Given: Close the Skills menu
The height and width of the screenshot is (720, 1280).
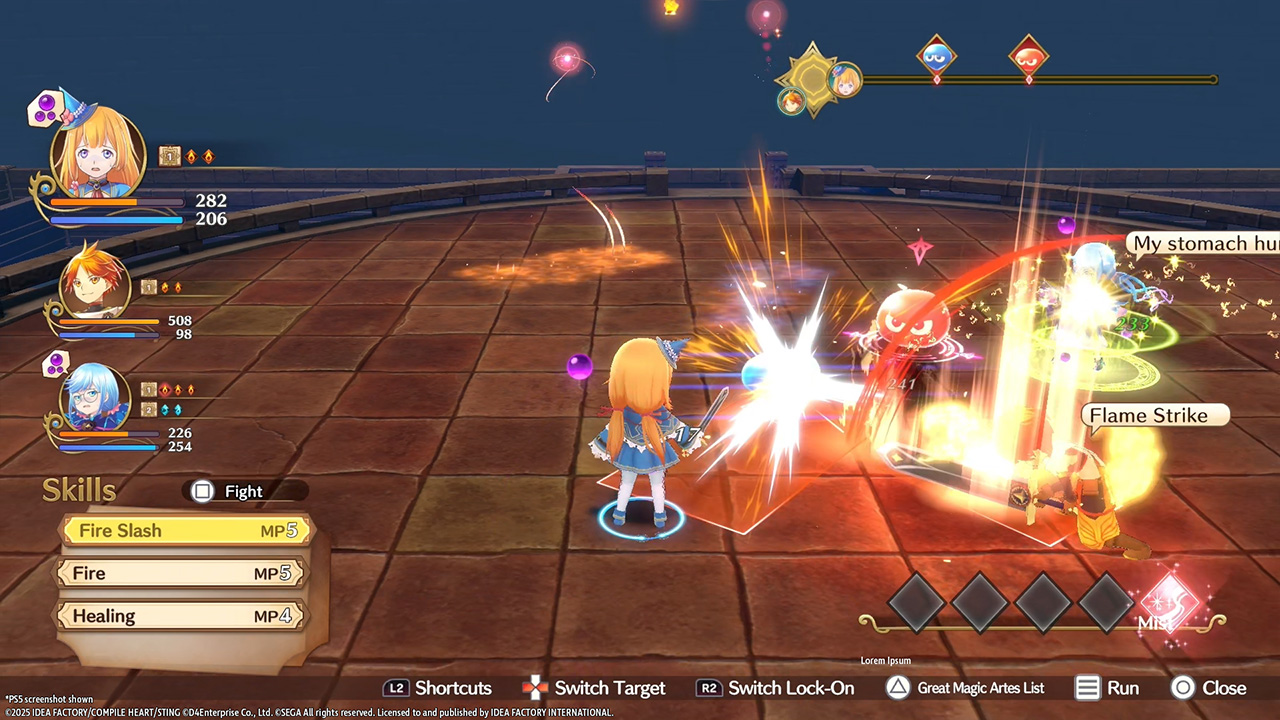Looking at the screenshot, I should tap(1209, 688).
